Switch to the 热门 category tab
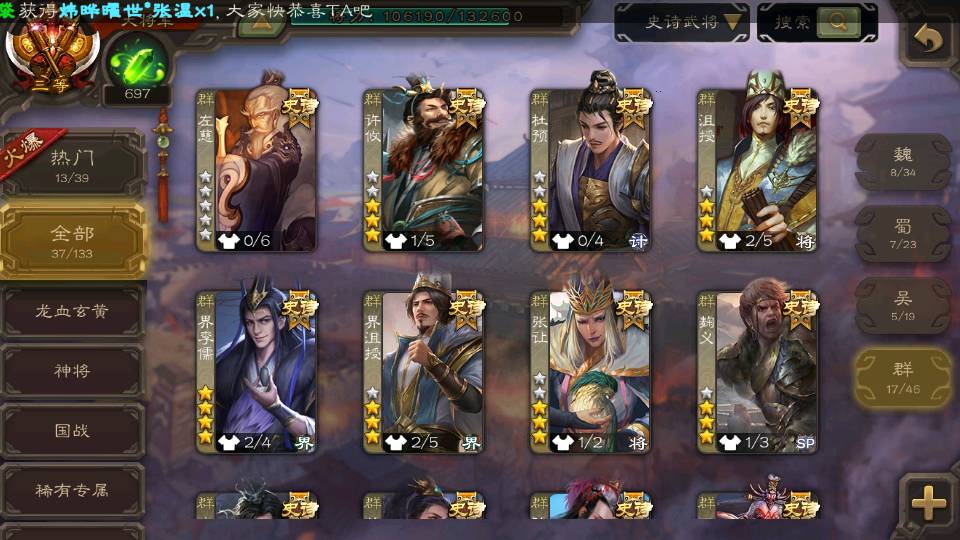Viewport: 960px width, 540px height. (x=72, y=161)
